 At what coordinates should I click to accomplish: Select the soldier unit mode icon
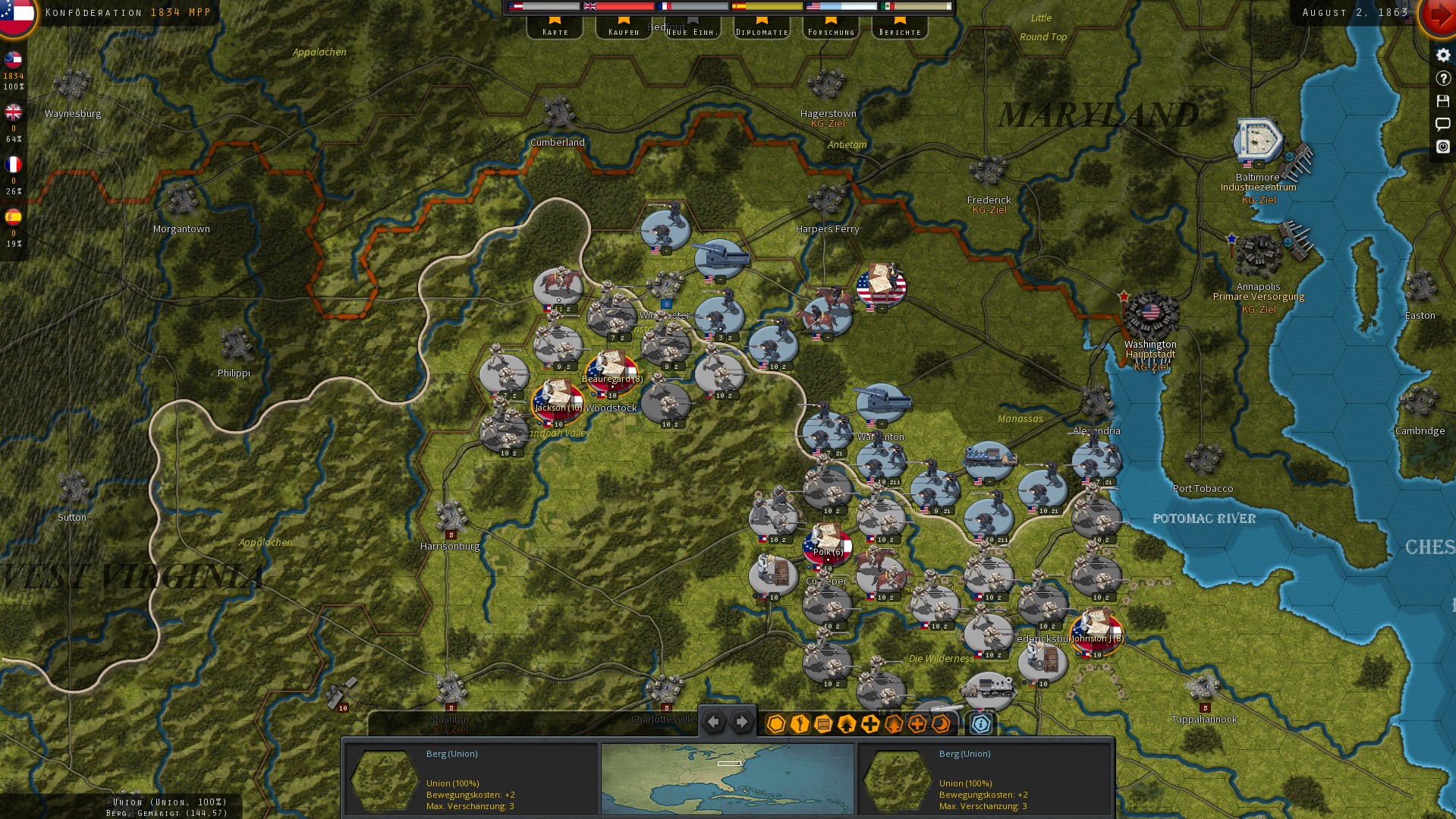point(798,724)
